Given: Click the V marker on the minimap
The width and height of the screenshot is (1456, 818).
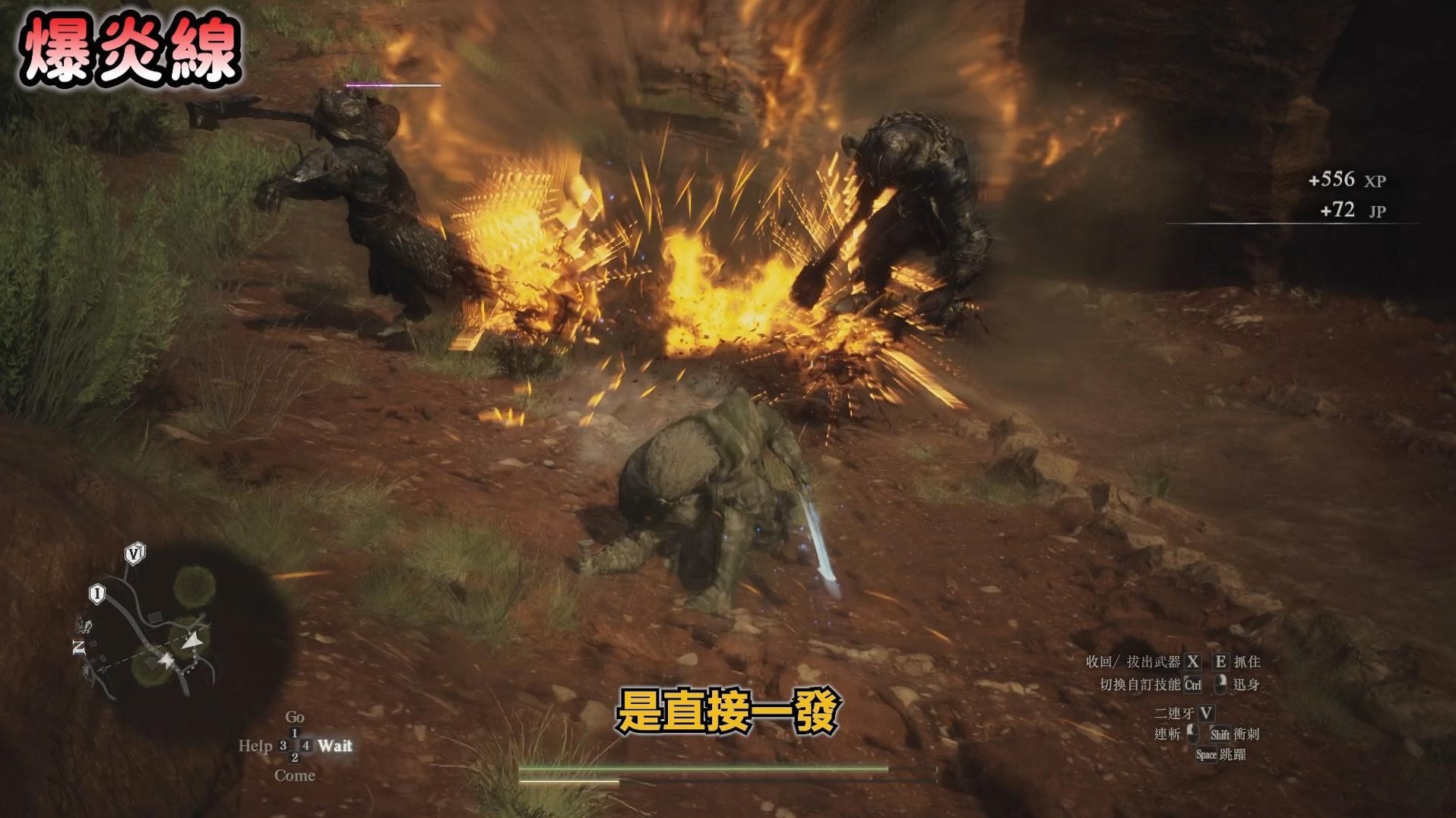Looking at the screenshot, I should (135, 553).
